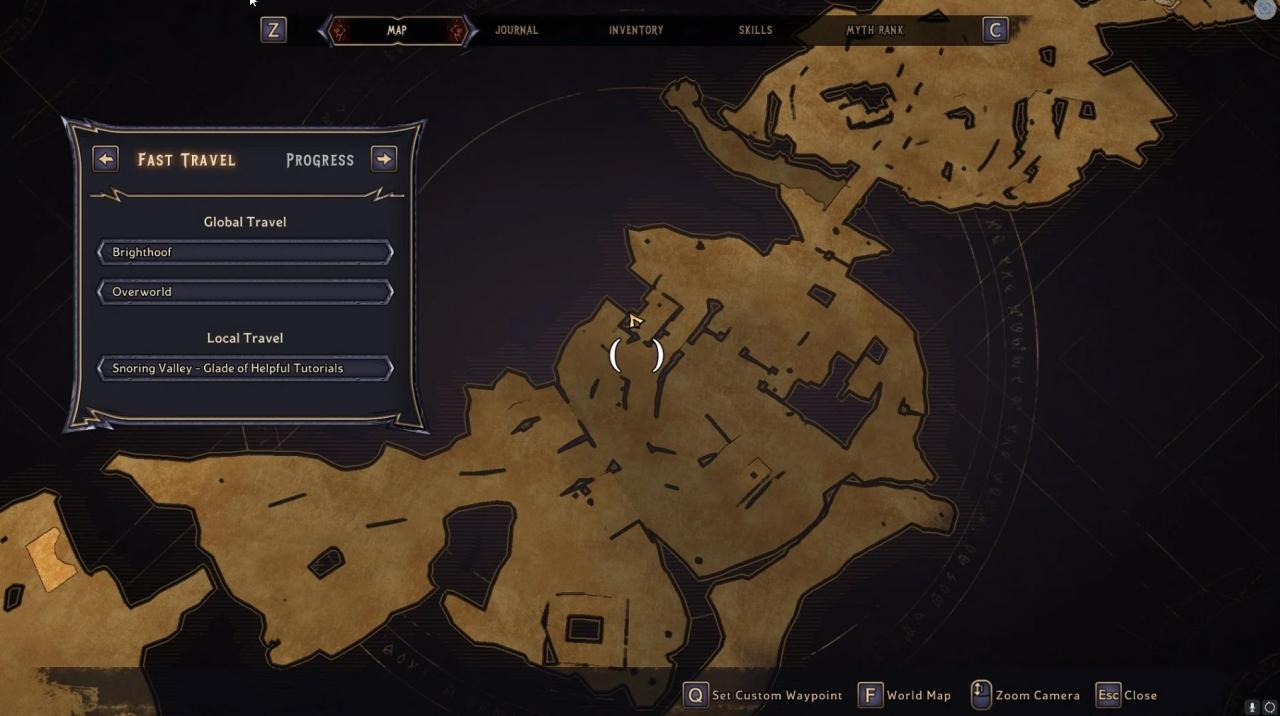Go to the Skills tab

(x=755, y=30)
